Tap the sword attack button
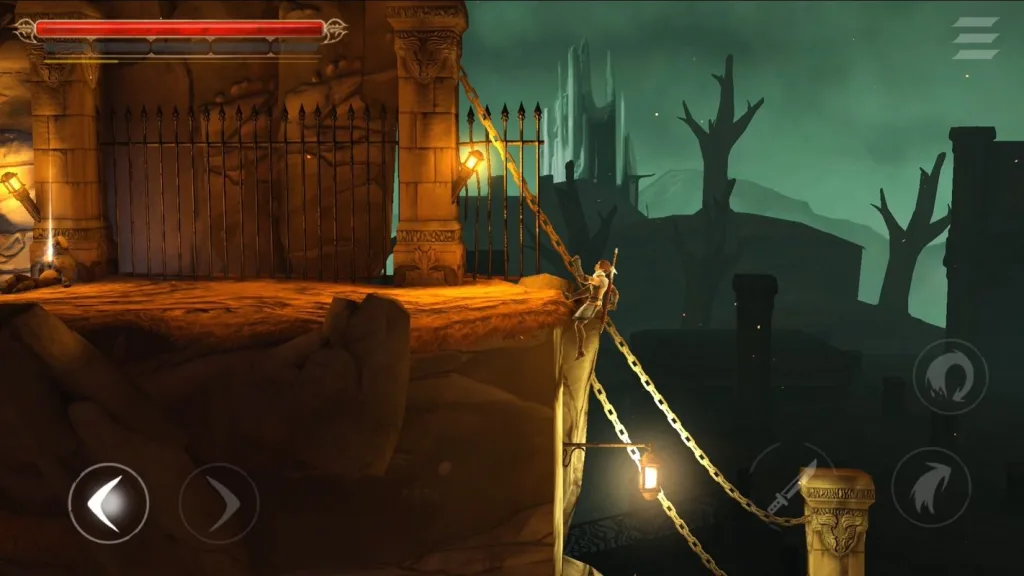Viewport: 1024px width, 576px height. [789, 485]
